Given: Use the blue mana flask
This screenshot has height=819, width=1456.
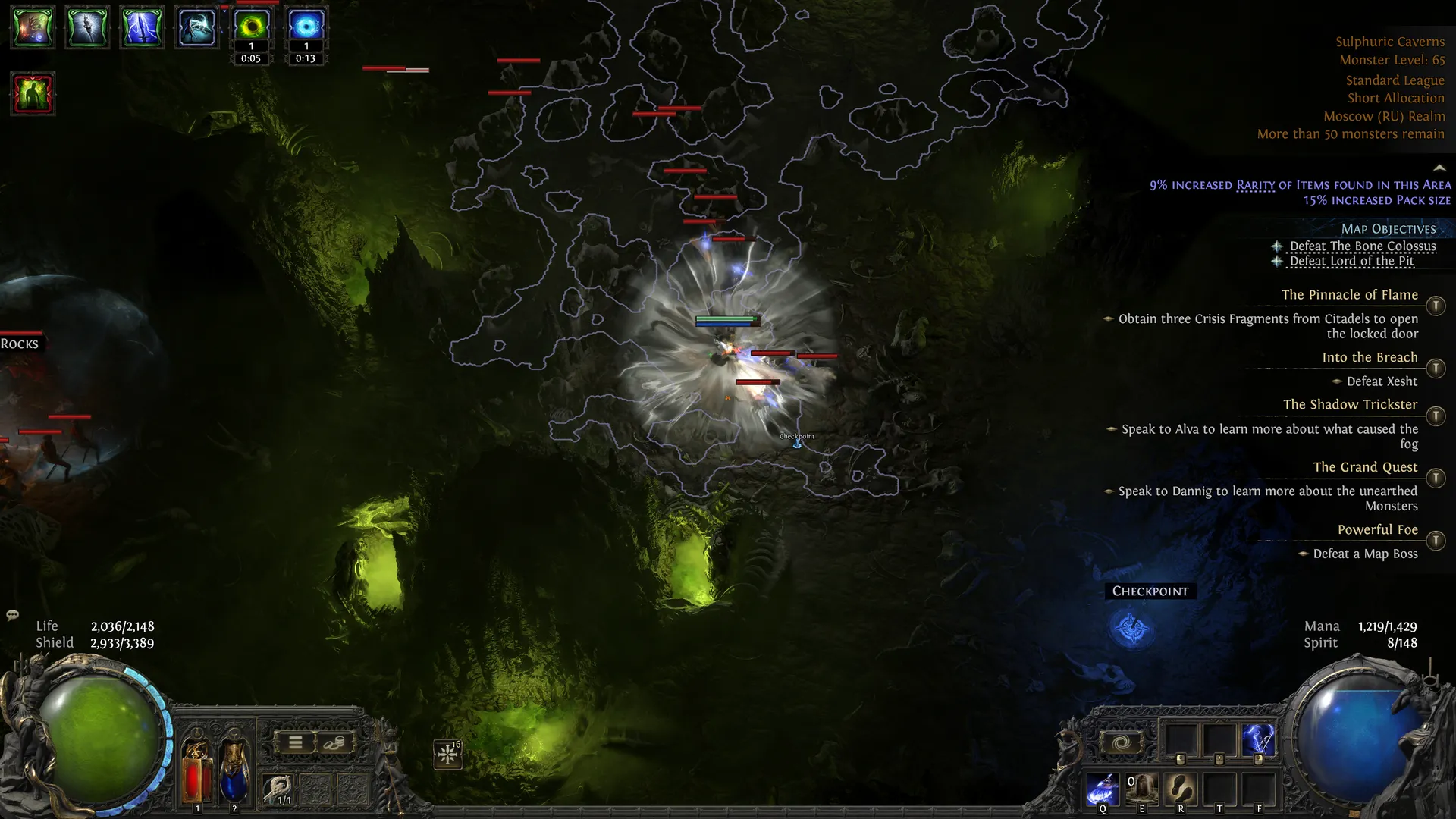Looking at the screenshot, I should pos(234,770).
